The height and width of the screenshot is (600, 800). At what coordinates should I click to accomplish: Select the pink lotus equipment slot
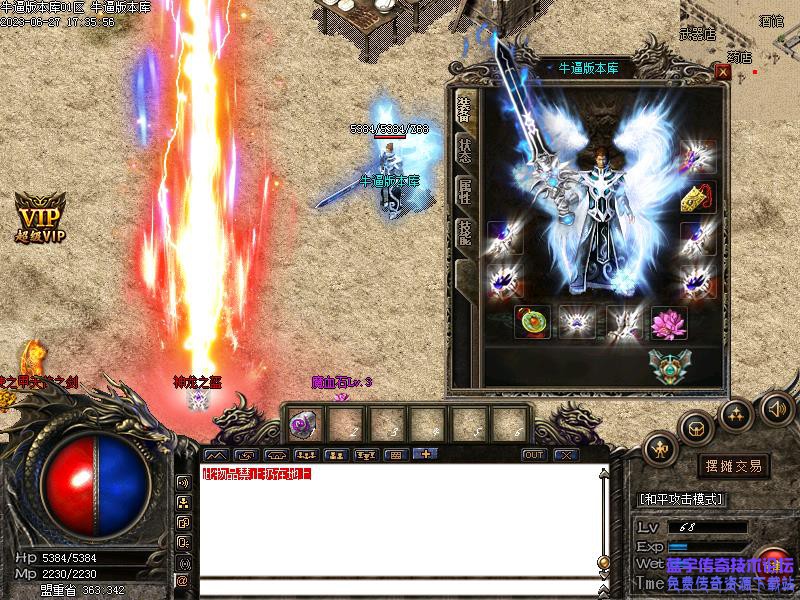click(667, 322)
